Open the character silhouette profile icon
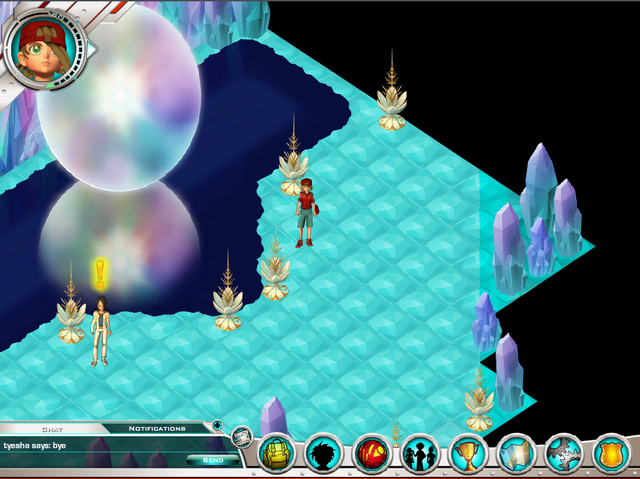640x479 pixels. point(323,454)
